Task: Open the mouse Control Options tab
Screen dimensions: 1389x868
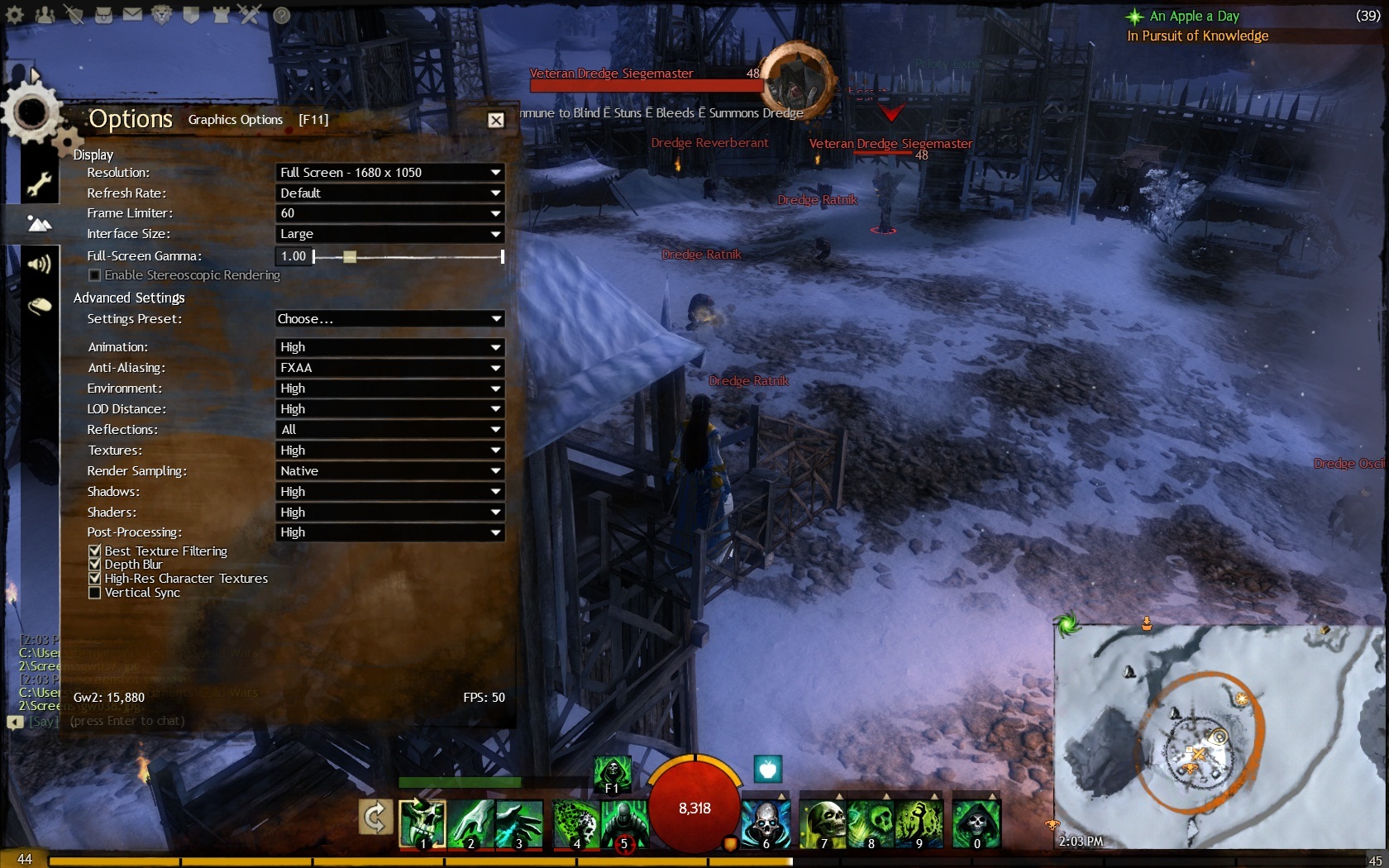Action: point(39,307)
